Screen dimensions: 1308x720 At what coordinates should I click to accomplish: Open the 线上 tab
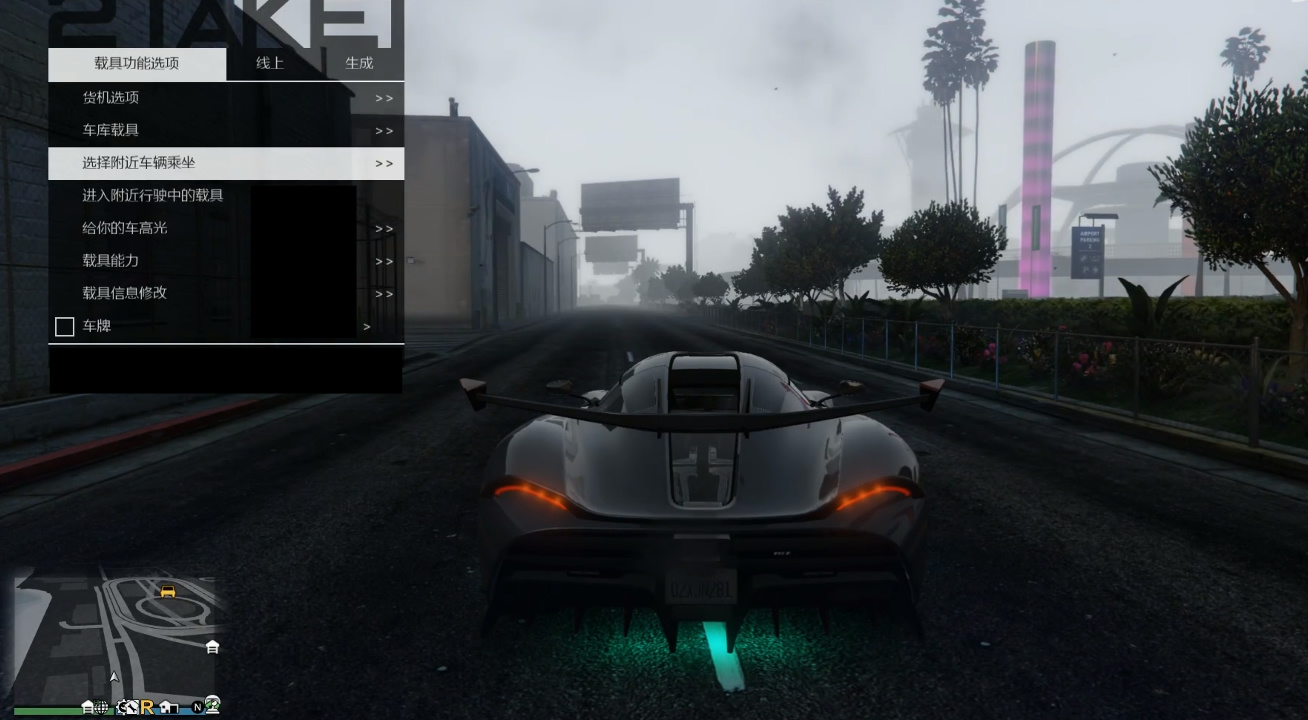[x=270, y=63]
